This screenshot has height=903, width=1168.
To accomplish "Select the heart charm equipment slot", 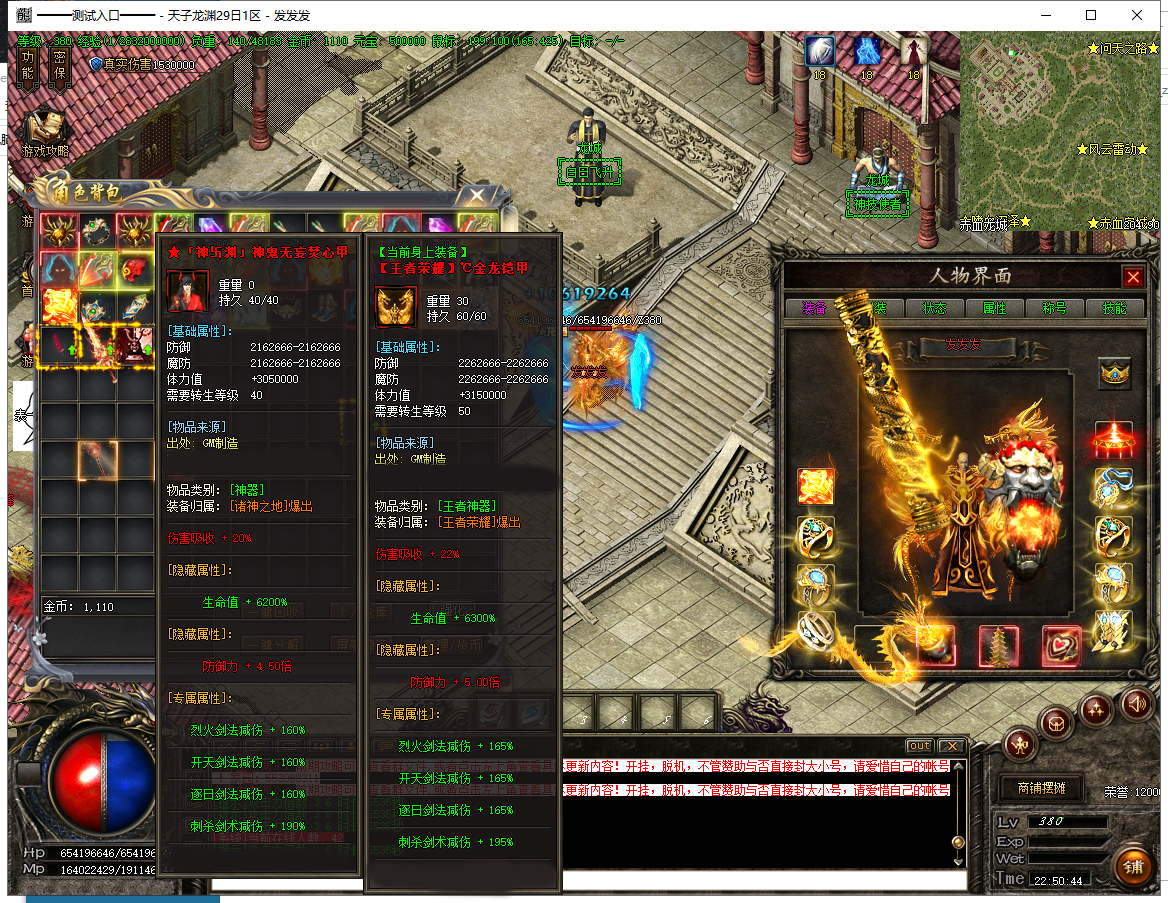I will [1060, 645].
